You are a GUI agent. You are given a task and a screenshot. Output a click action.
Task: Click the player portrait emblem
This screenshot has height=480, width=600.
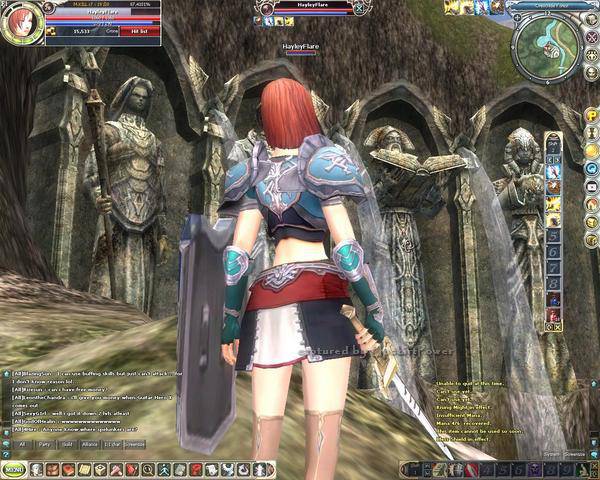(x=20, y=24)
